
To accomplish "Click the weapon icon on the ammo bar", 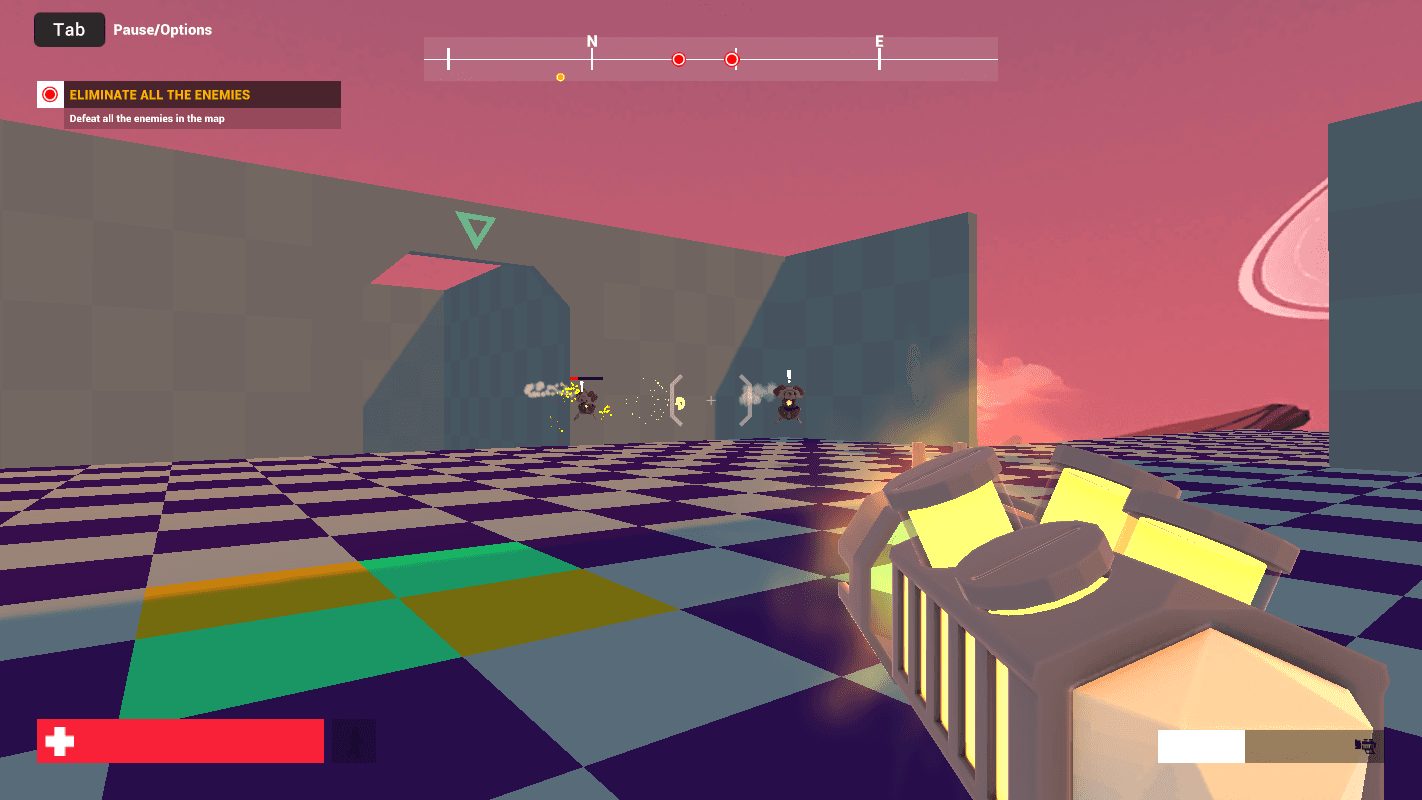I will pyautogui.click(x=1365, y=745).
